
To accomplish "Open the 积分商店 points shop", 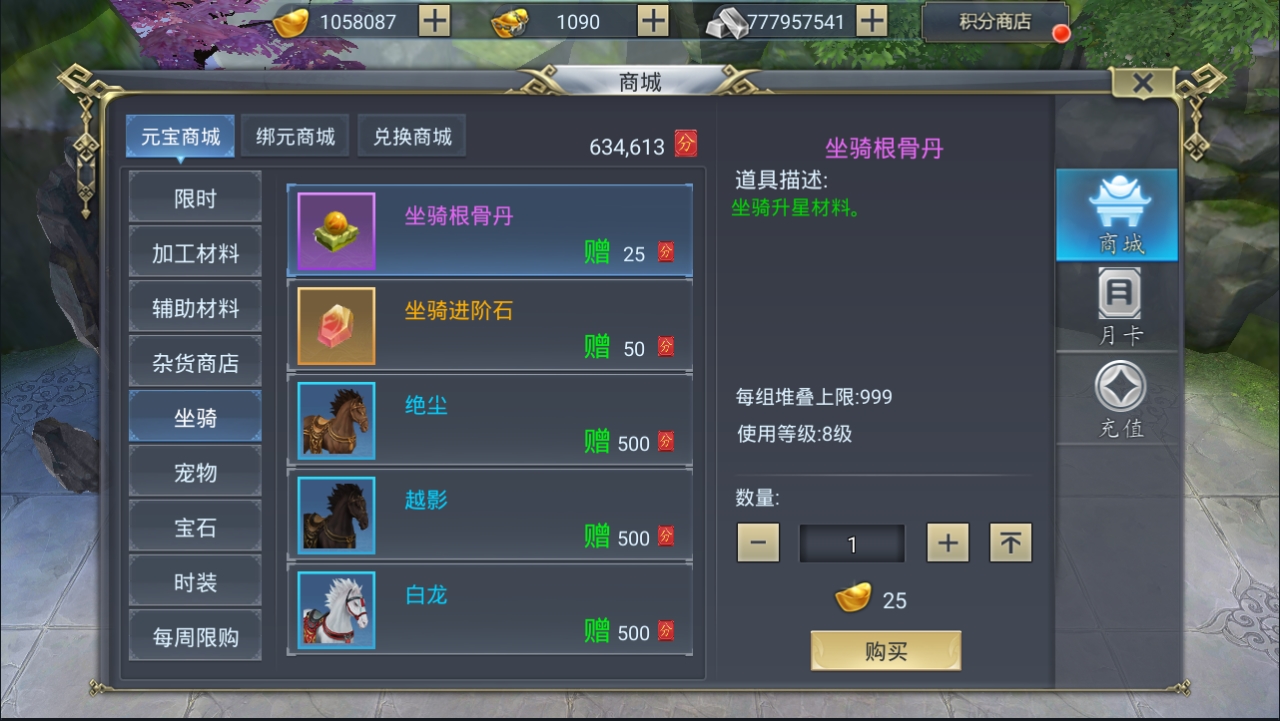I will click(994, 20).
